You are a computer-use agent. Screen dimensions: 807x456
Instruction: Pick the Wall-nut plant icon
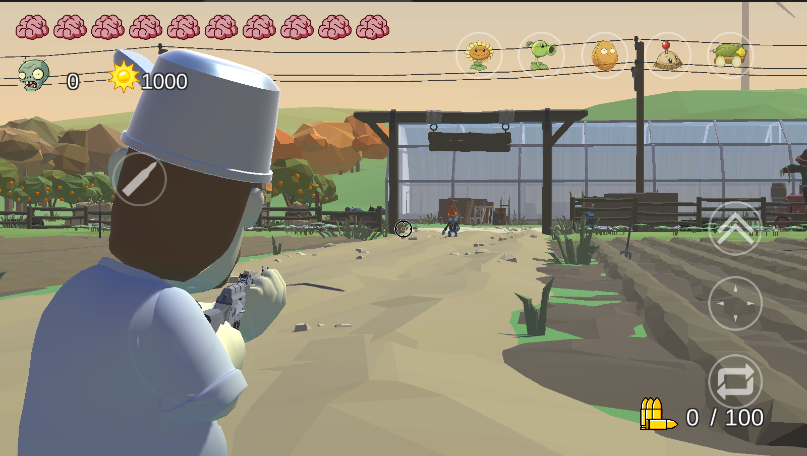pos(604,54)
